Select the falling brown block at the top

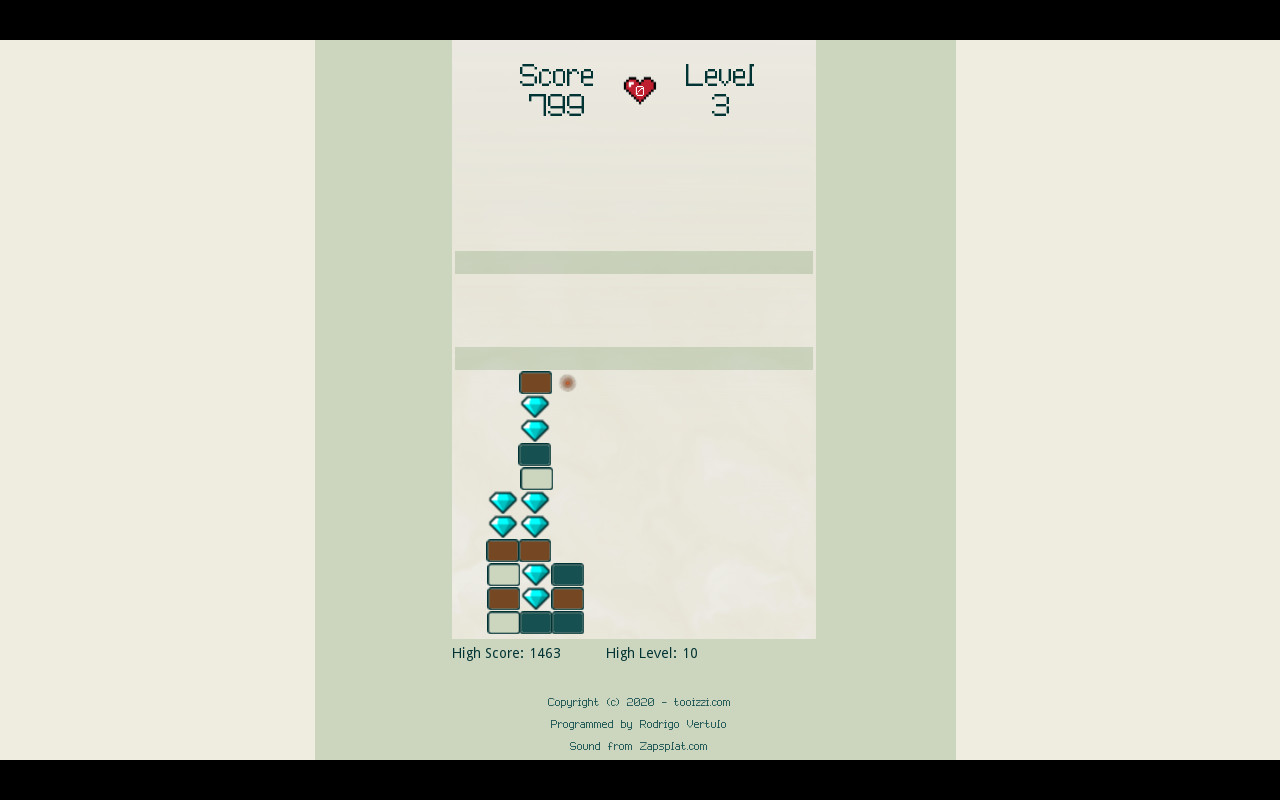pos(536,382)
